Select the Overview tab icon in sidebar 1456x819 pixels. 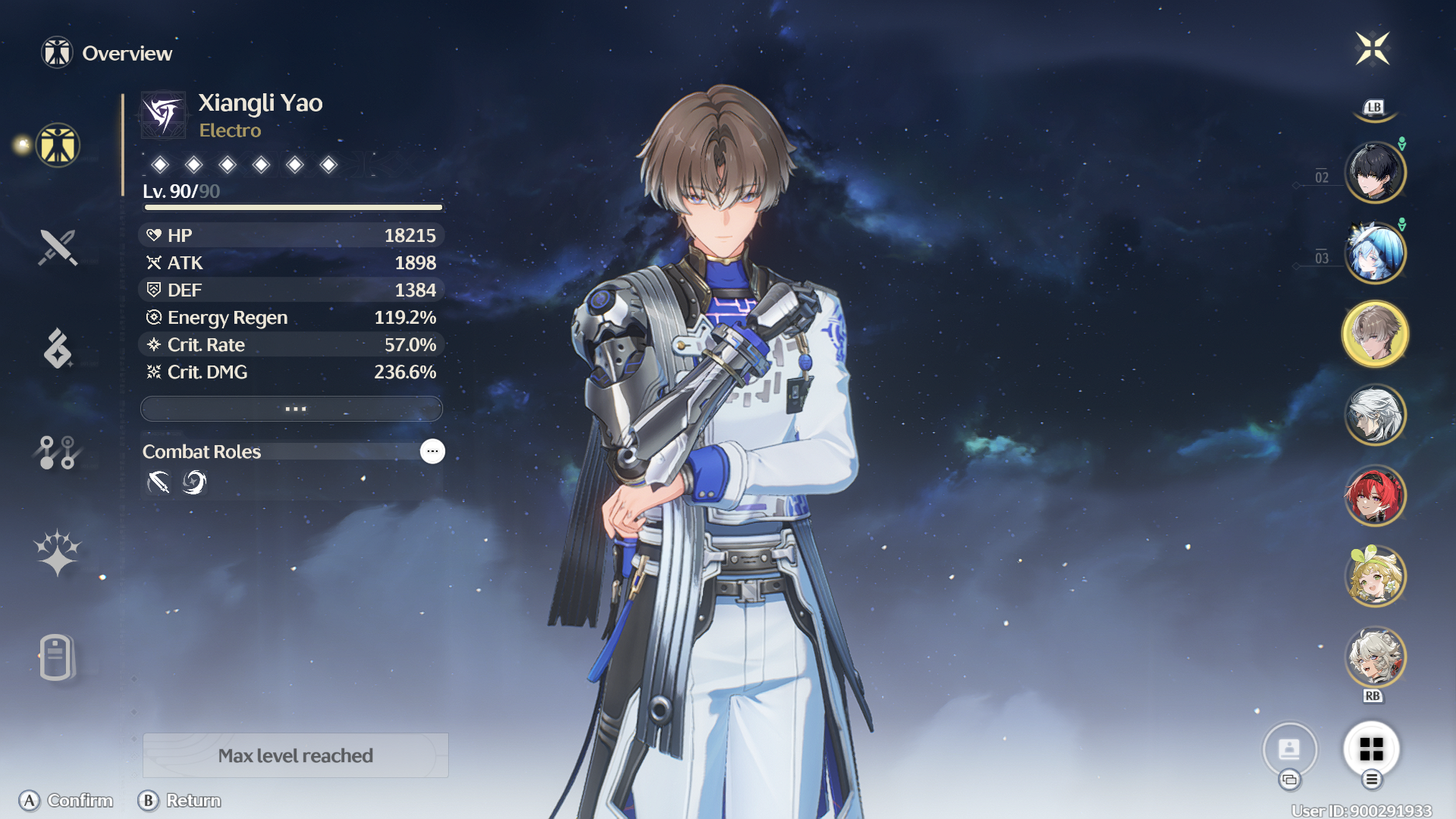tap(58, 145)
